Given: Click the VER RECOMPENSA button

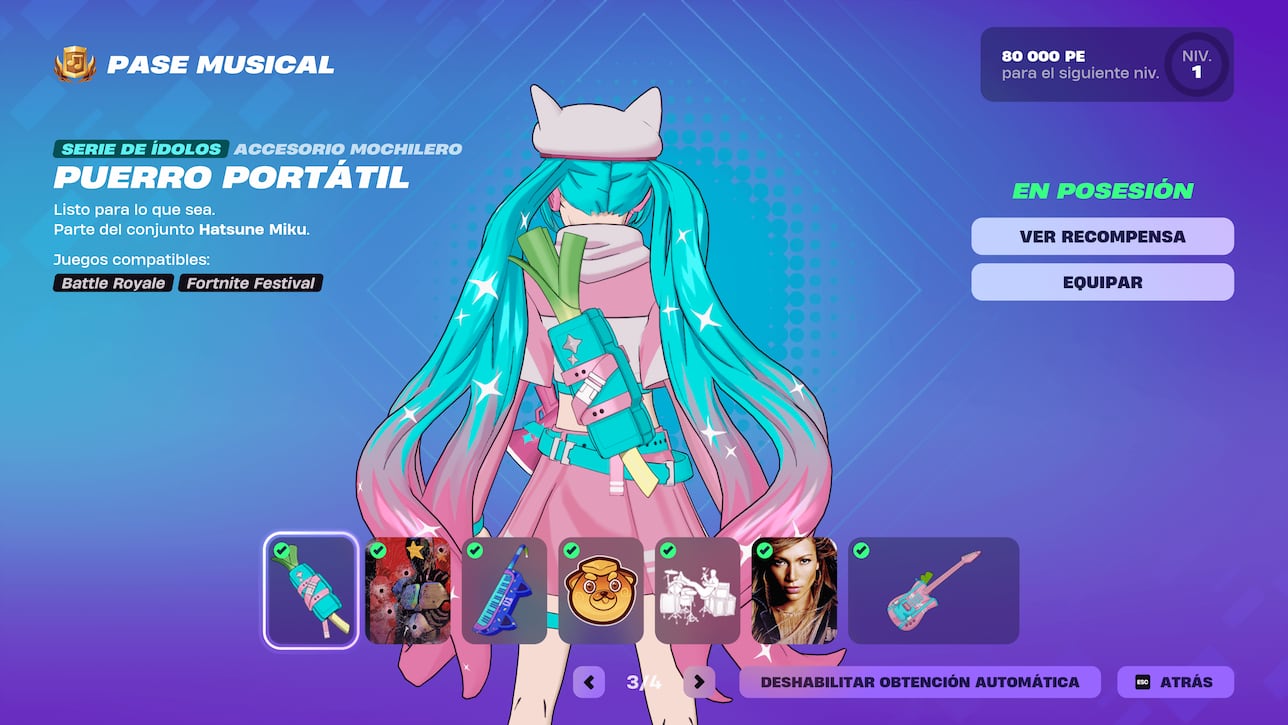Looking at the screenshot, I should coord(1102,236).
